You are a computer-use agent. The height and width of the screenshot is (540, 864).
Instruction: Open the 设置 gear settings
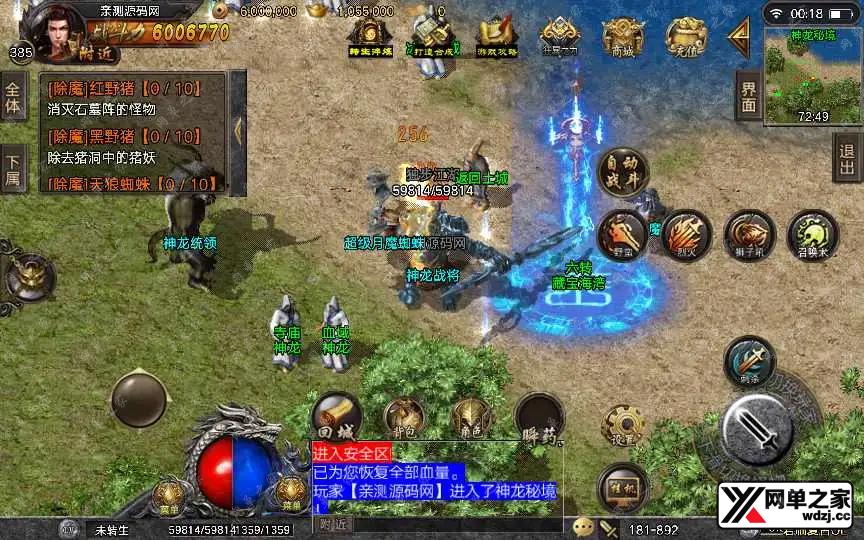tap(622, 426)
